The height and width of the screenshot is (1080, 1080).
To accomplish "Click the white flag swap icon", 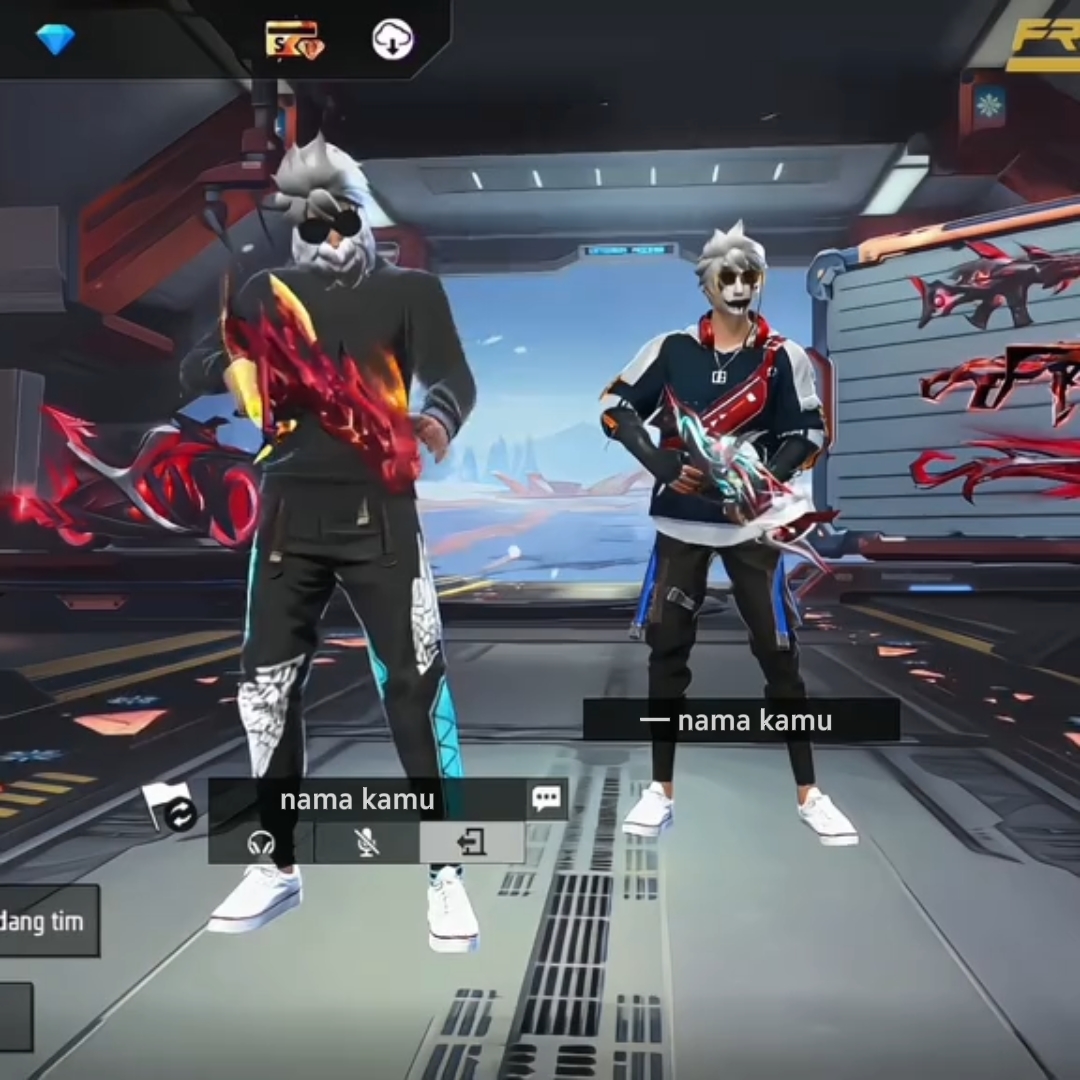I will (168, 806).
